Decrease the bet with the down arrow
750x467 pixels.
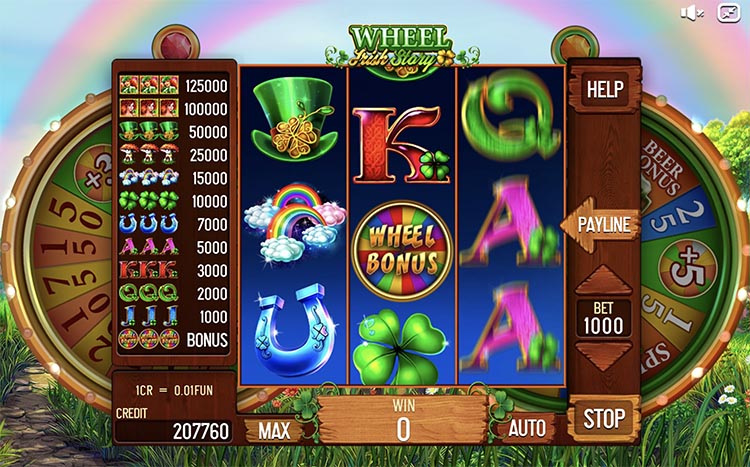click(x=604, y=356)
